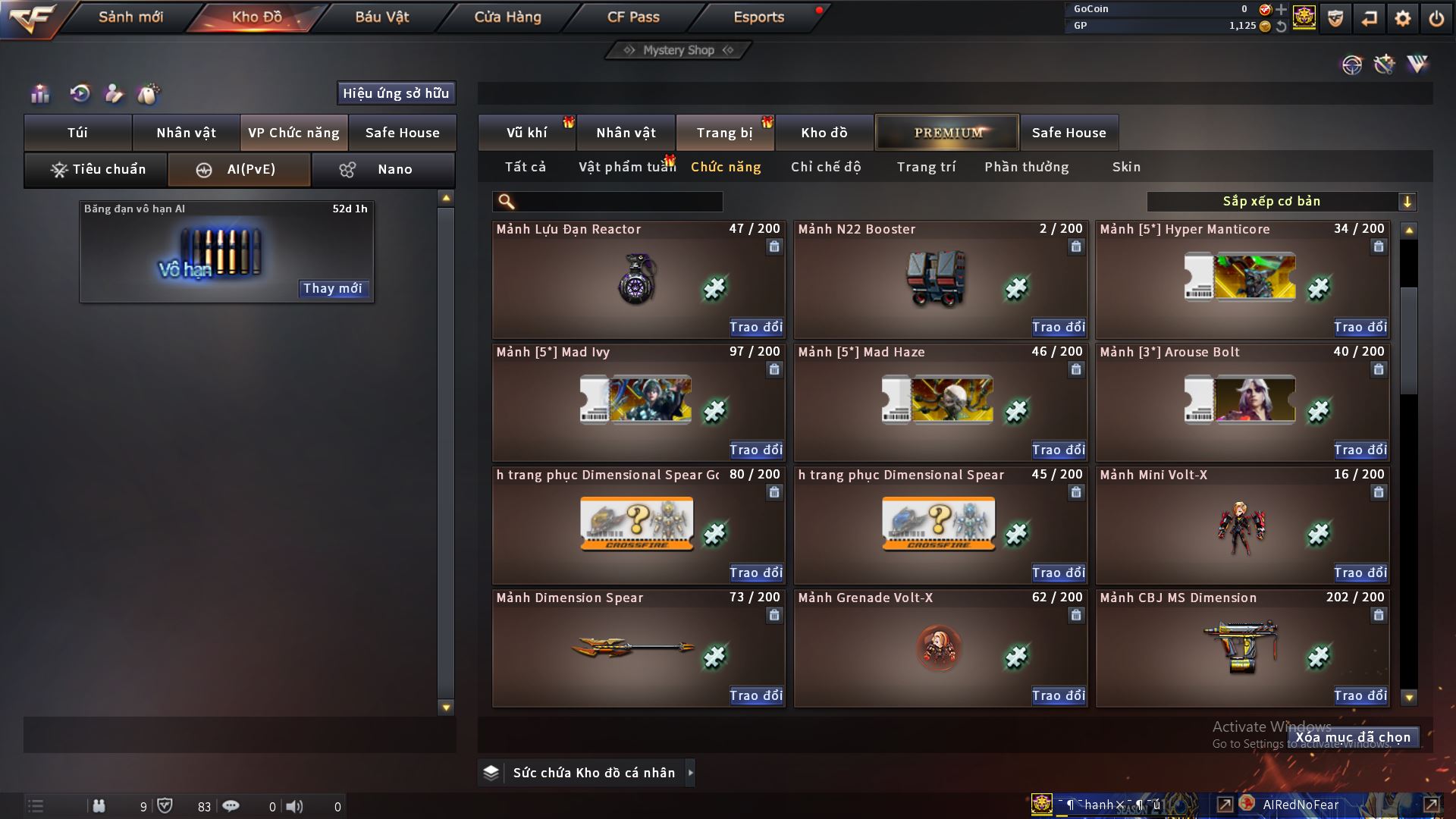Open the Mystery Shop
1456x819 pixels.
(x=678, y=50)
